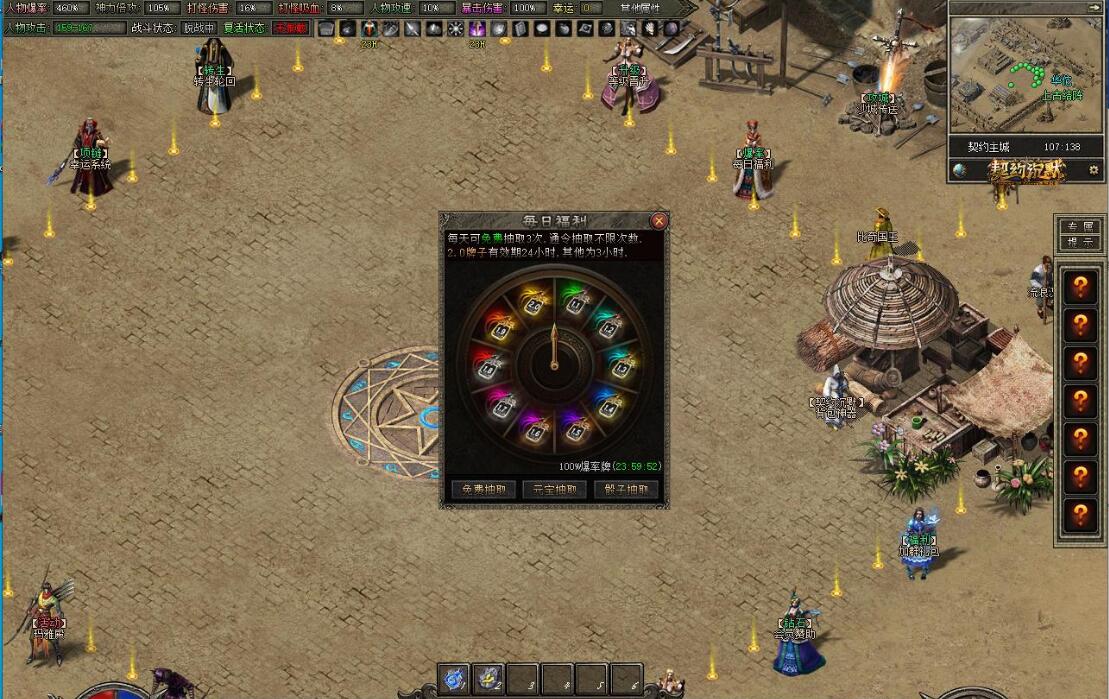The height and width of the screenshot is (699, 1109).
Task: Click the globe icon below the minimap
Action: click(x=959, y=171)
